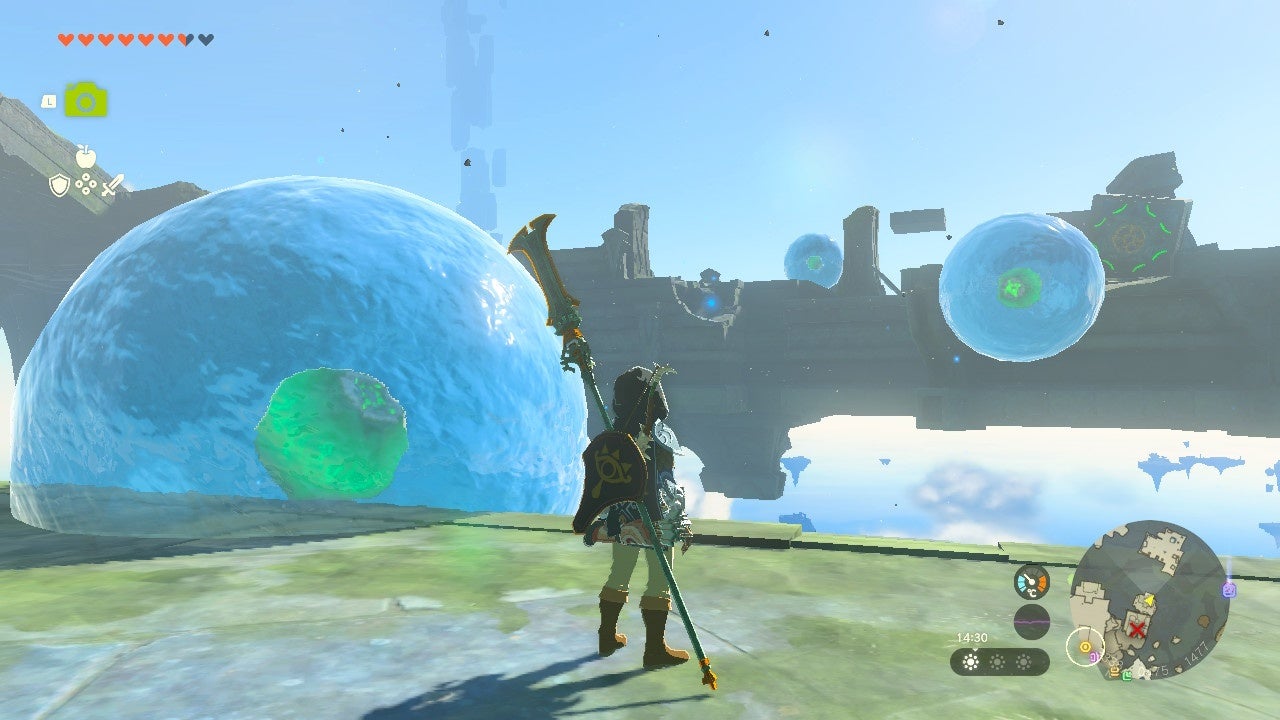Open the Purah Pad camera
1280x720 pixels.
click(x=86, y=99)
